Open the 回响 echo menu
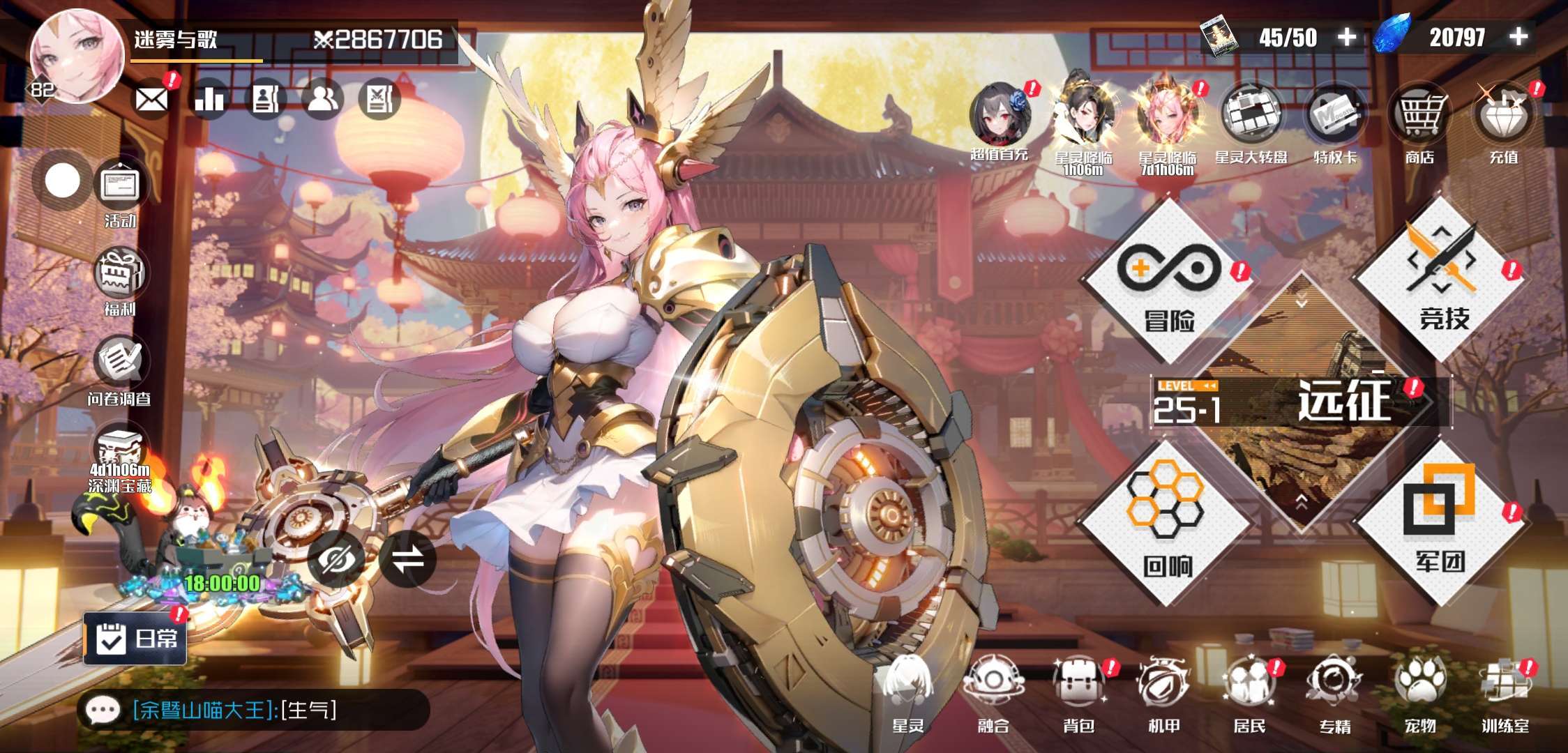The image size is (1568, 753). (1166, 523)
